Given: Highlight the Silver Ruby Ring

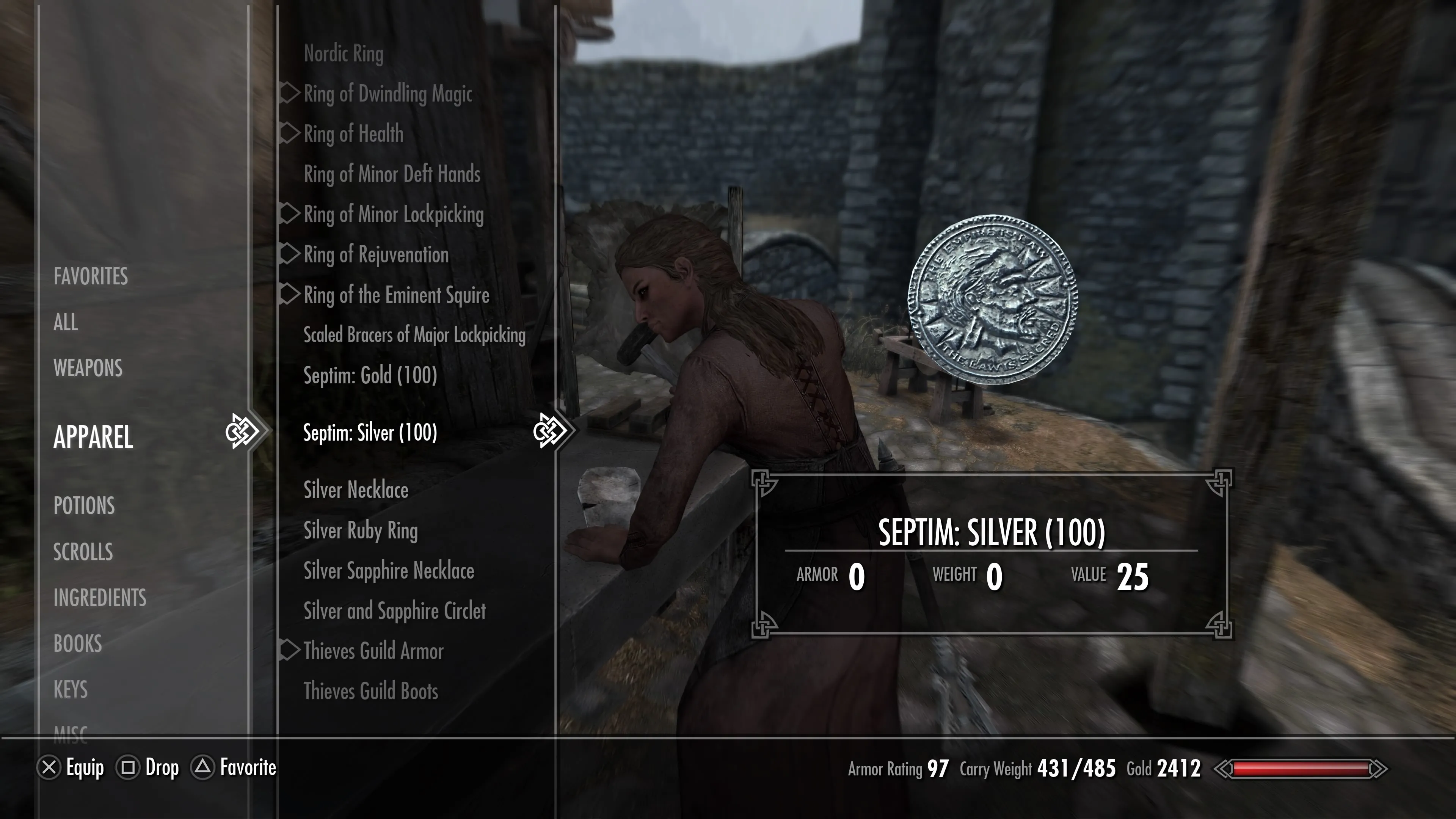Looking at the screenshot, I should point(361,531).
